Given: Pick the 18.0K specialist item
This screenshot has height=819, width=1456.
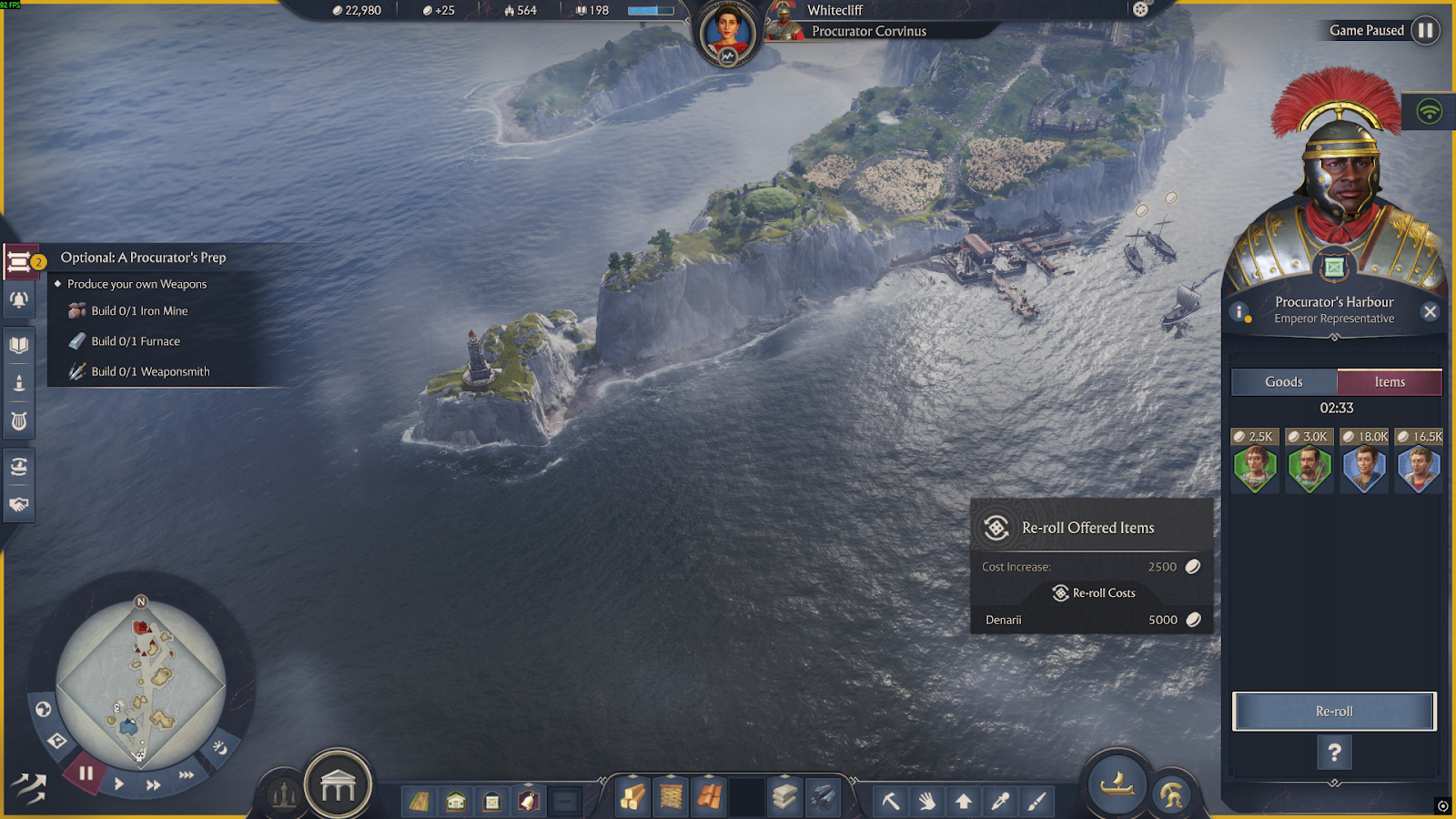Looking at the screenshot, I should [x=1364, y=469].
